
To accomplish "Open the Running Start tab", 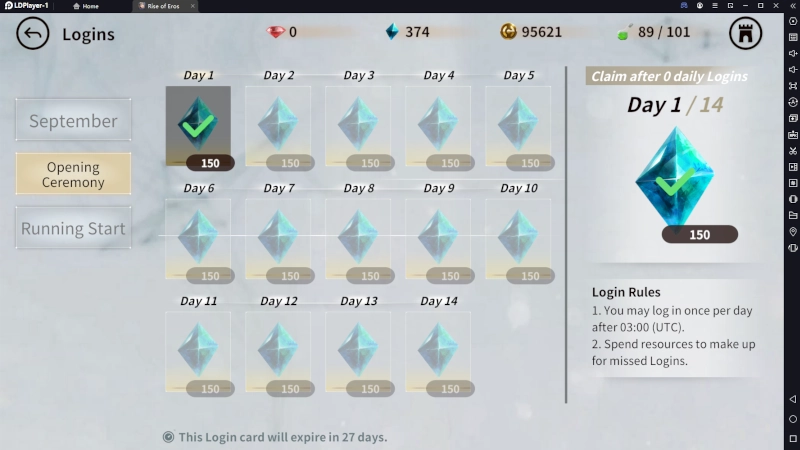I will (73, 228).
